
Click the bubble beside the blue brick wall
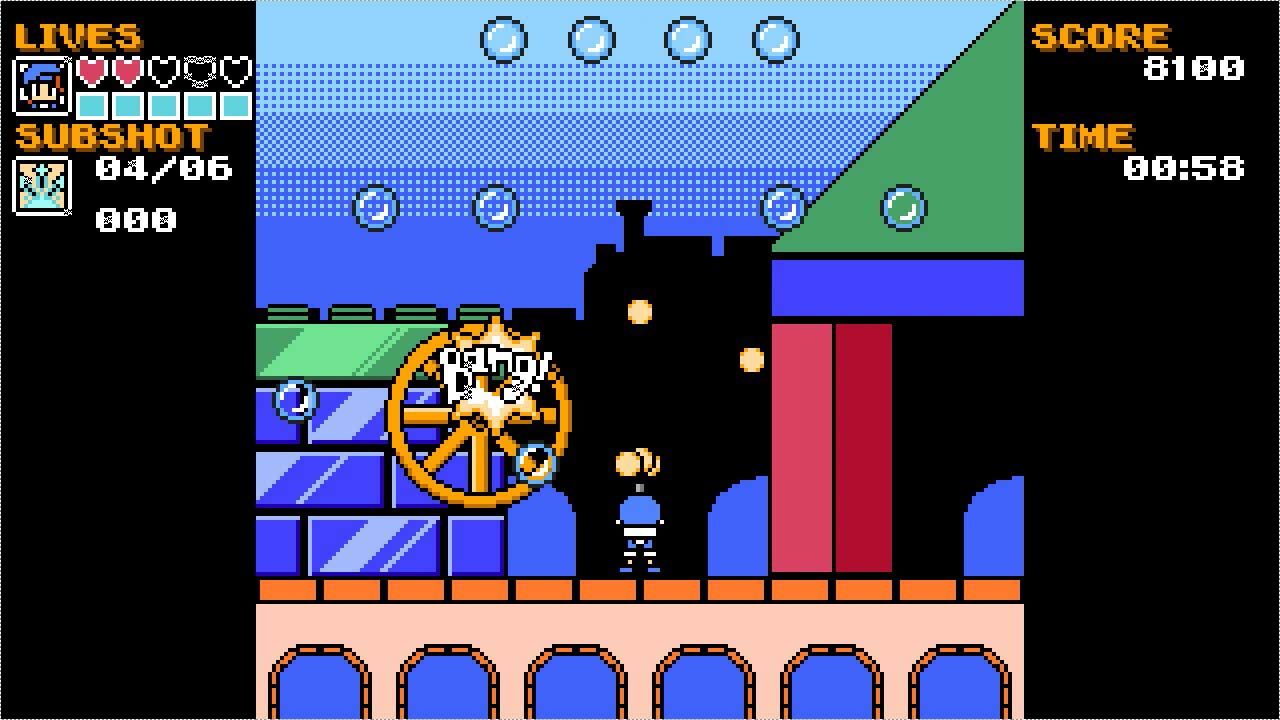point(295,400)
